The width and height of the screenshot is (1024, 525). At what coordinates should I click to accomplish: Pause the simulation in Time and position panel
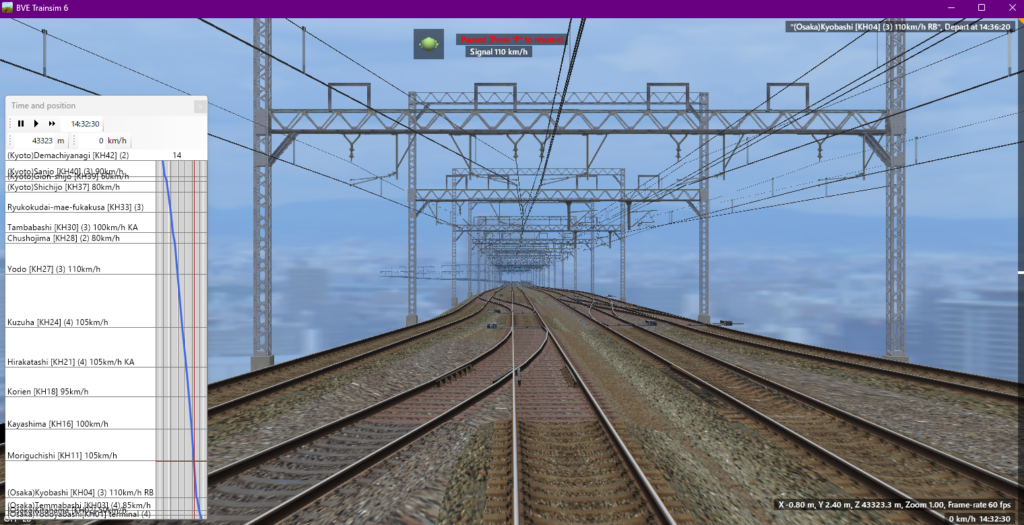[x=20, y=124]
